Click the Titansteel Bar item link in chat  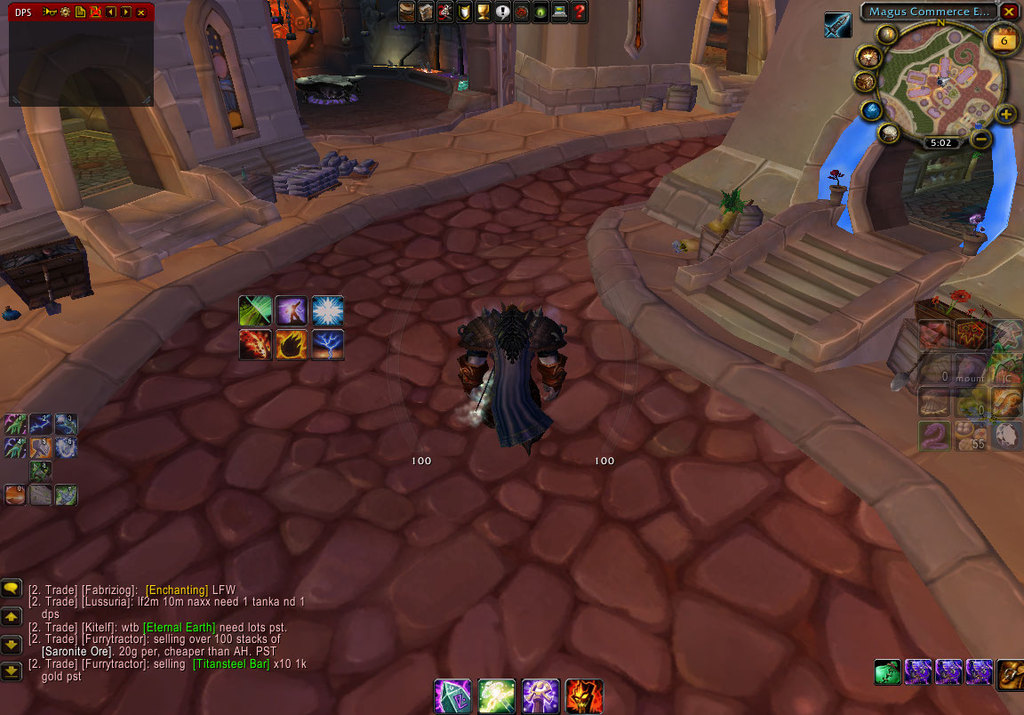click(x=231, y=664)
